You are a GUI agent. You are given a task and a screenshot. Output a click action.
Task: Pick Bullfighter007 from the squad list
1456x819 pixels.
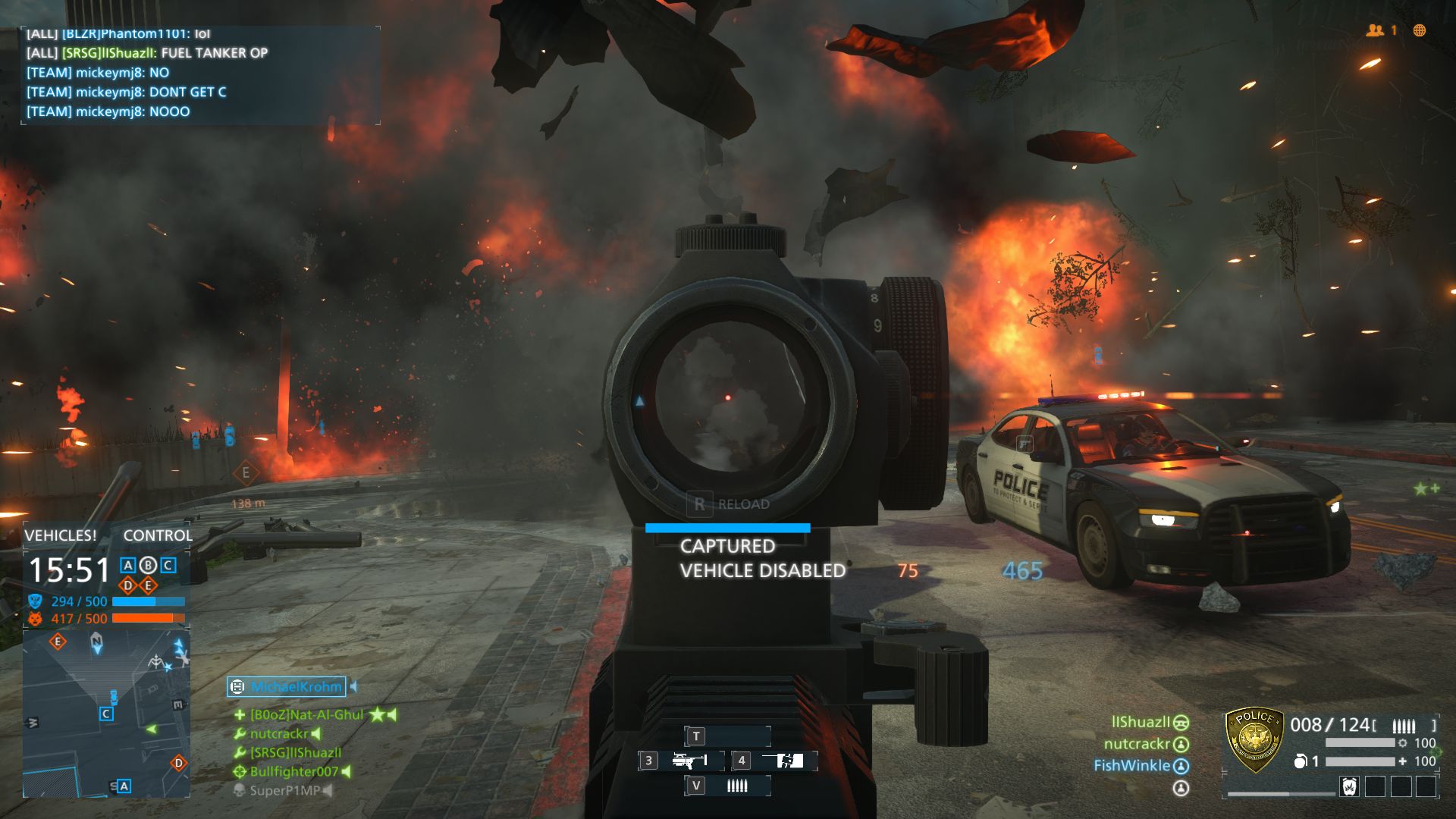pyautogui.click(x=293, y=772)
